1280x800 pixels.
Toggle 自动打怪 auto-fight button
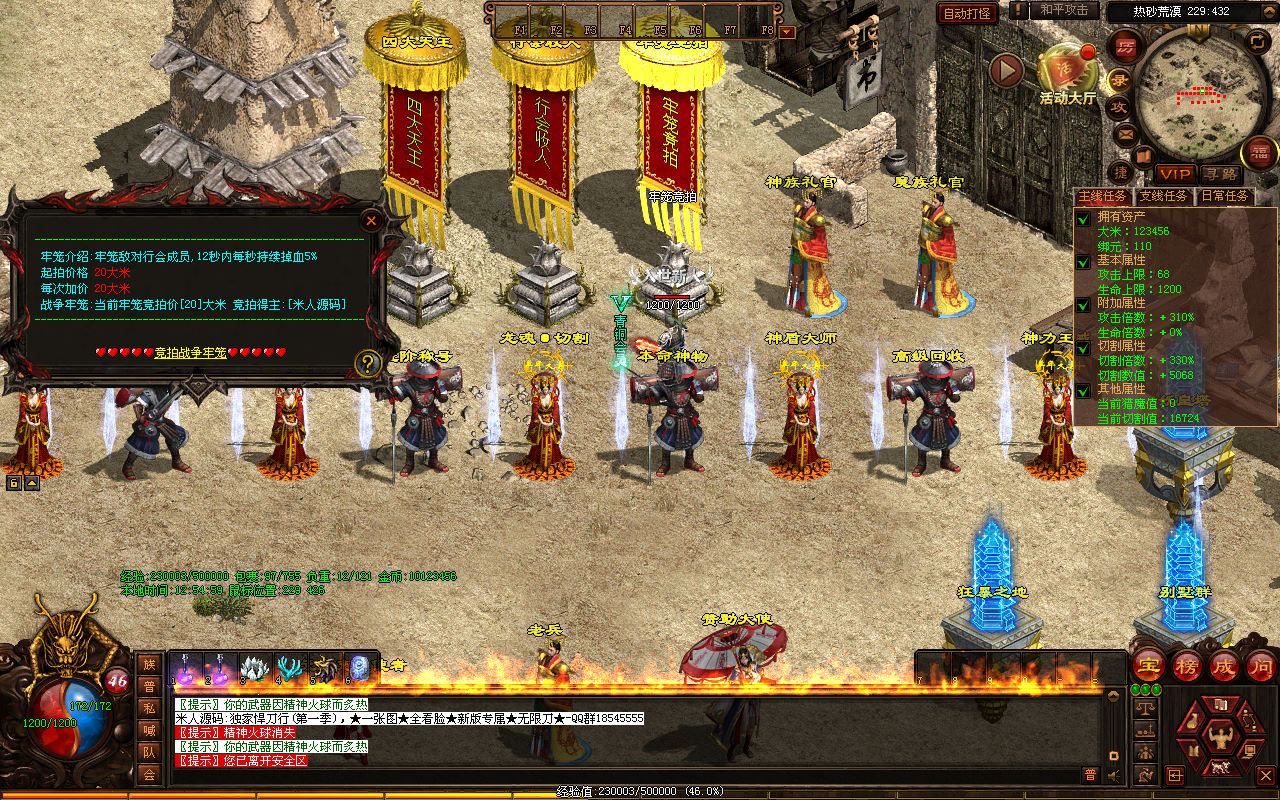coord(967,13)
